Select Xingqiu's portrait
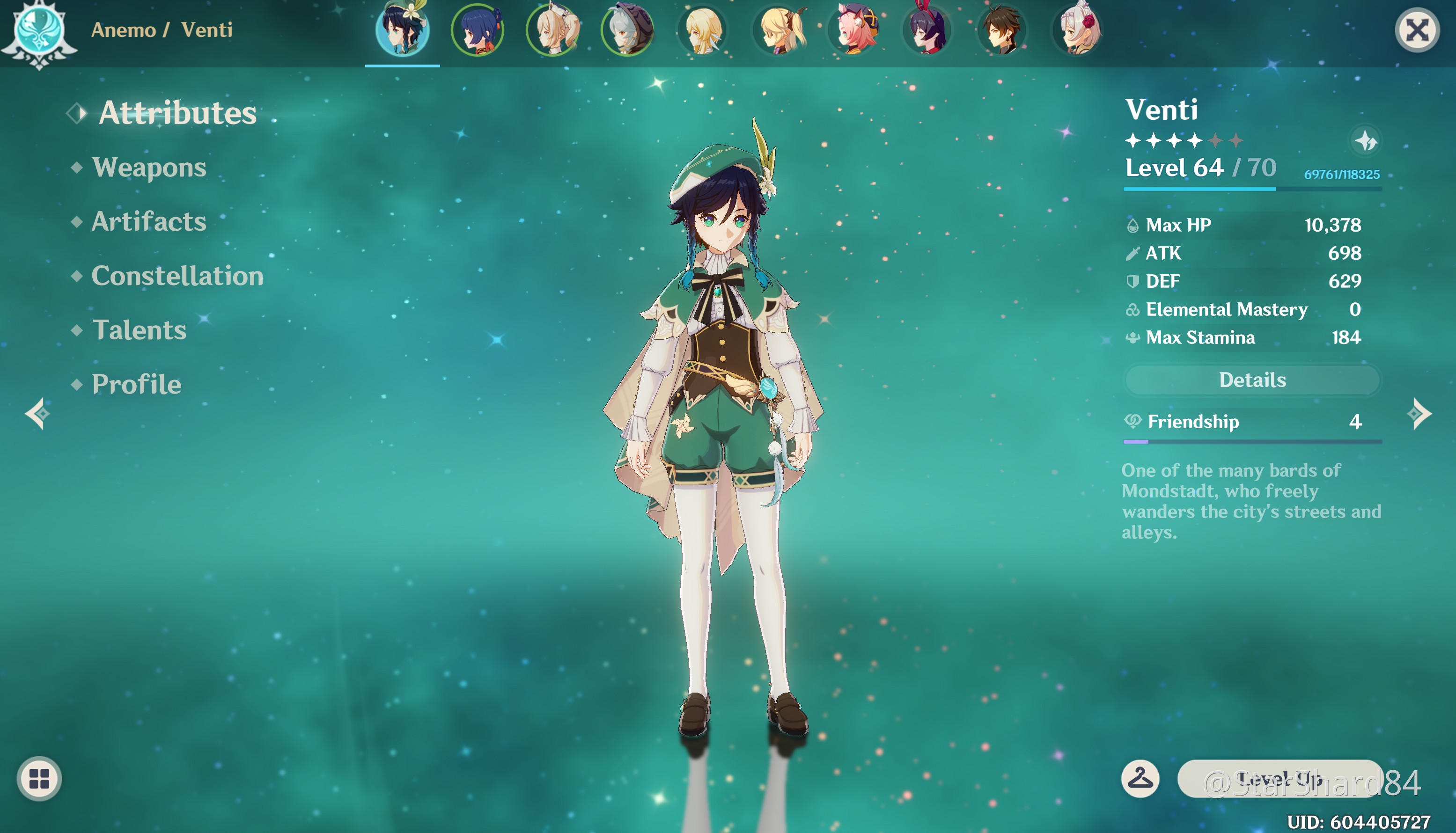The image size is (1456, 833). 478,30
